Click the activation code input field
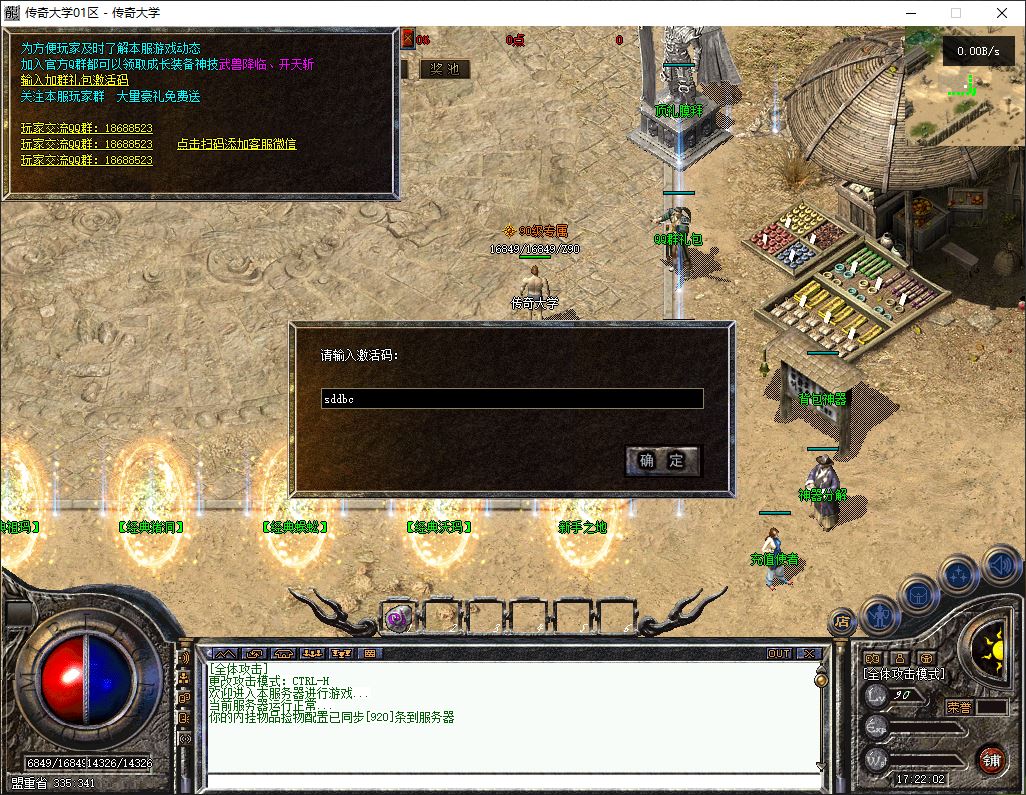This screenshot has height=795, width=1026. 512,398
